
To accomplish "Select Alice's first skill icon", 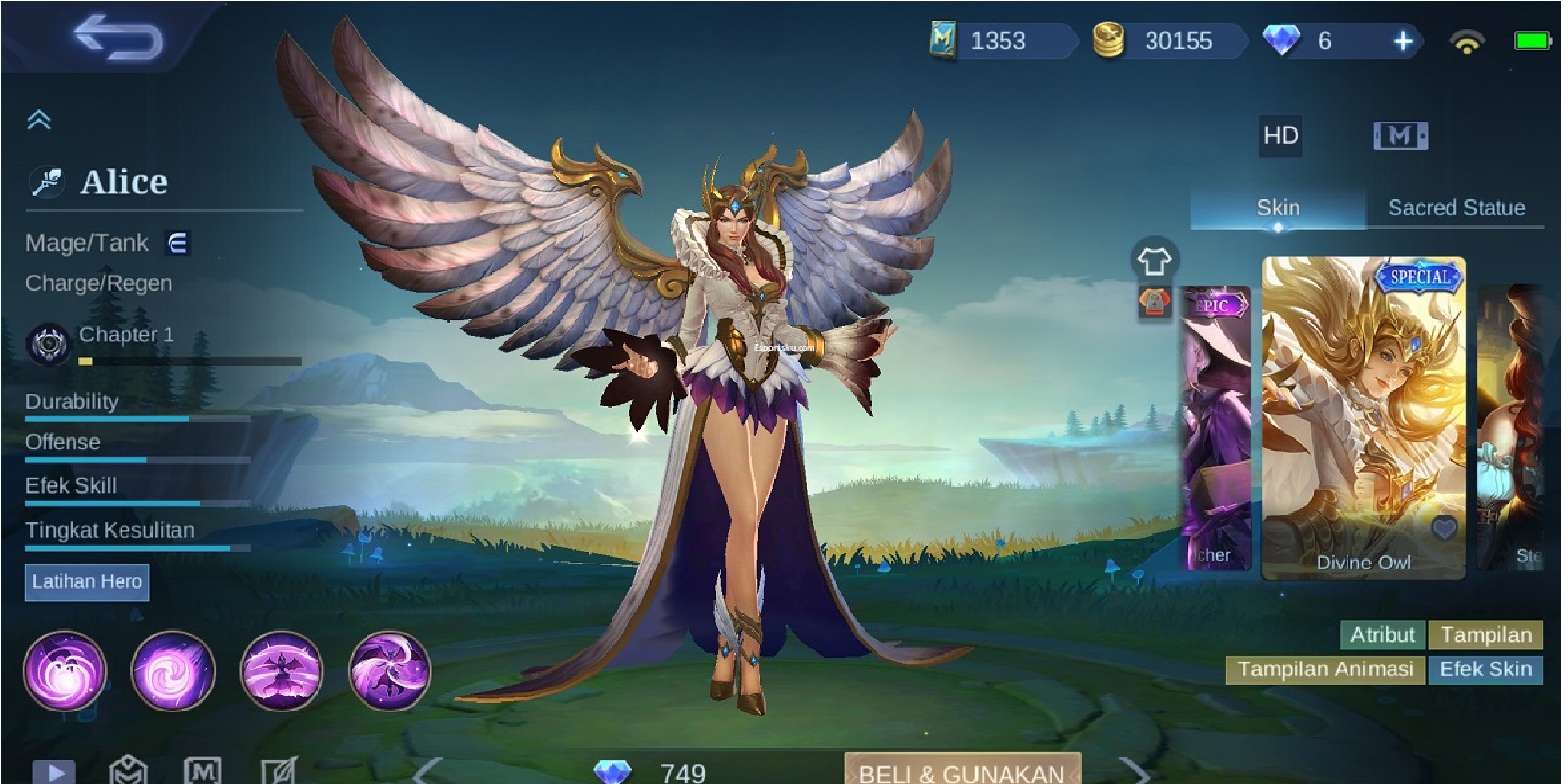I will point(67,672).
